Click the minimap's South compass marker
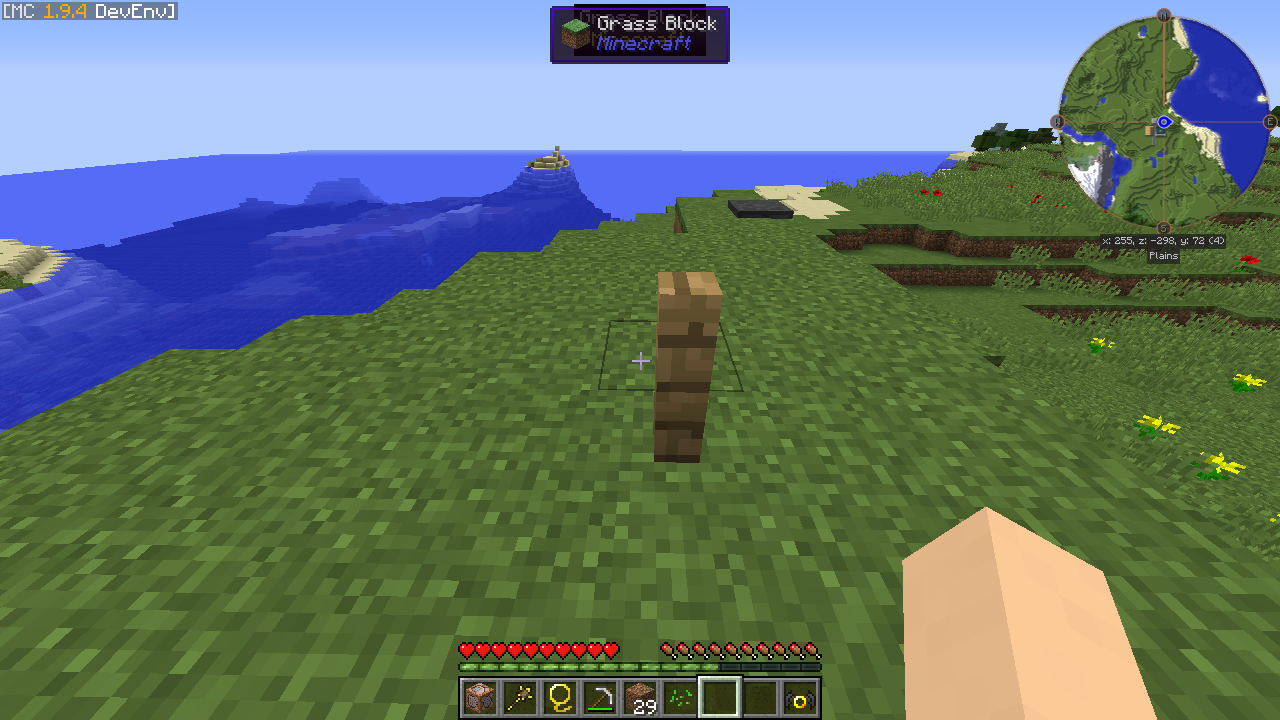This screenshot has height=720, width=1280. pos(1164,228)
